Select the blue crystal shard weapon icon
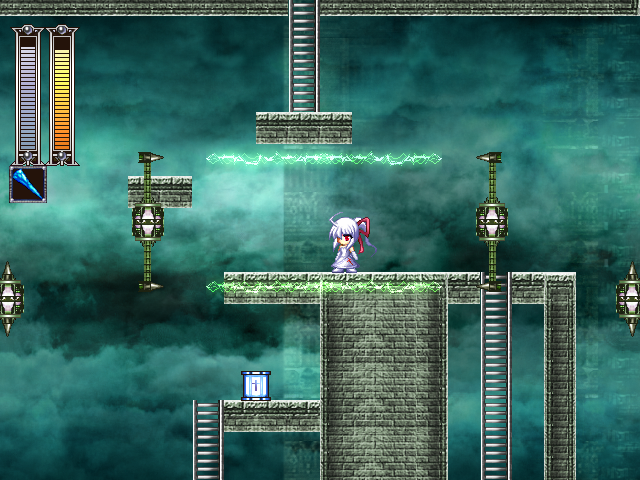Screen dimensions: 640x480 [28, 184]
